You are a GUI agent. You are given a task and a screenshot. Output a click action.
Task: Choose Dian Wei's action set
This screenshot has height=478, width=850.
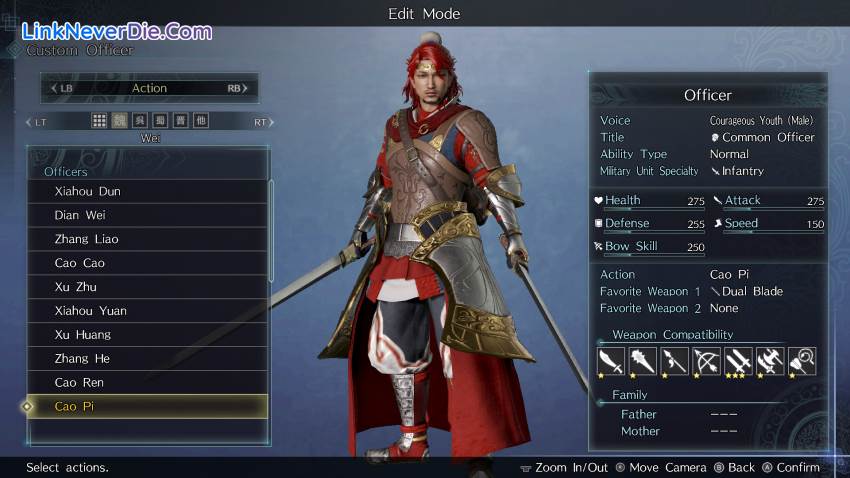(147, 215)
